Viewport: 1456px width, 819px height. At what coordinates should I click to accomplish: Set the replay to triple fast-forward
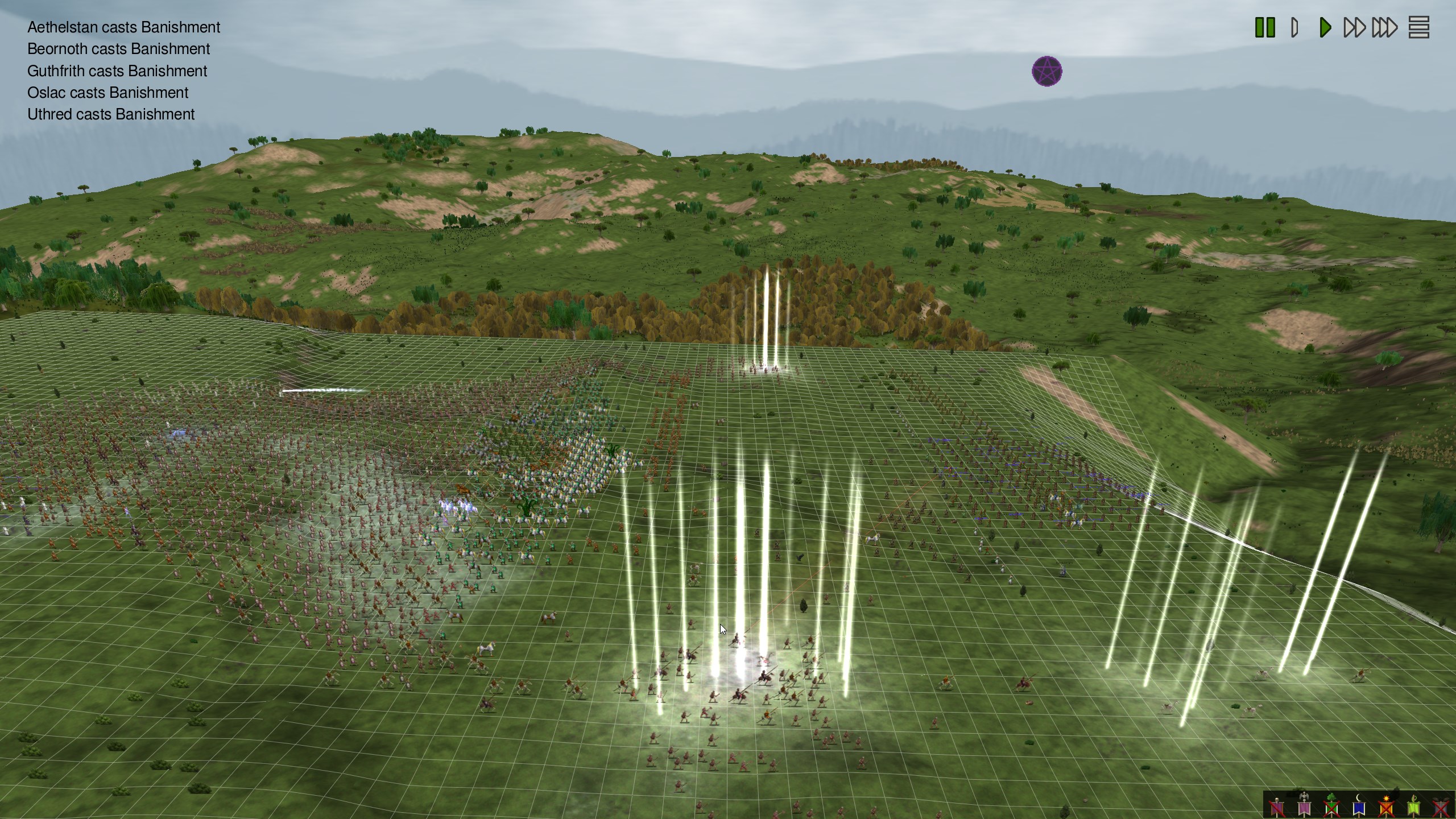coord(1384,27)
